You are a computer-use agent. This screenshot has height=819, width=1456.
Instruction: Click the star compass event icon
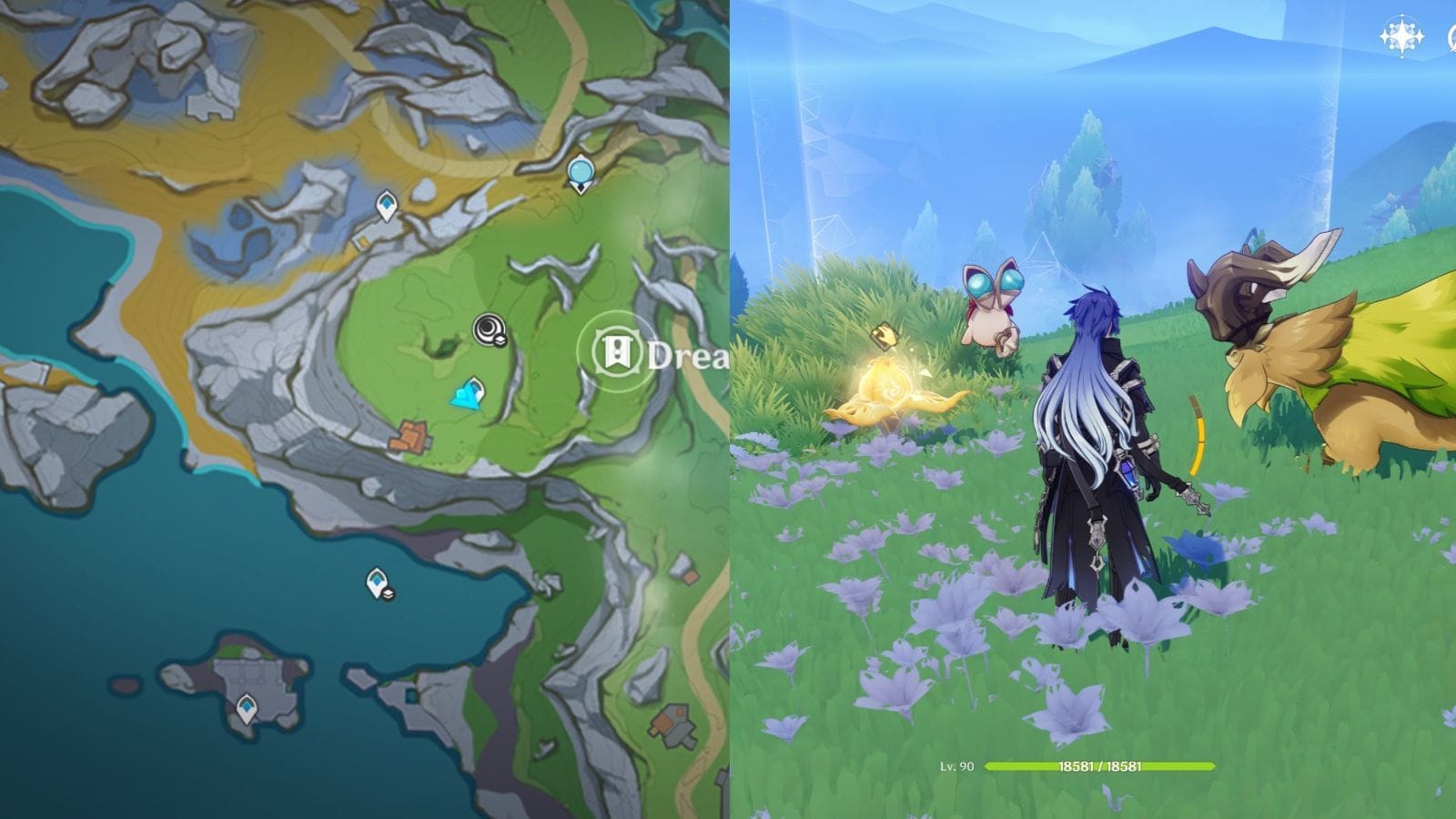1402,36
